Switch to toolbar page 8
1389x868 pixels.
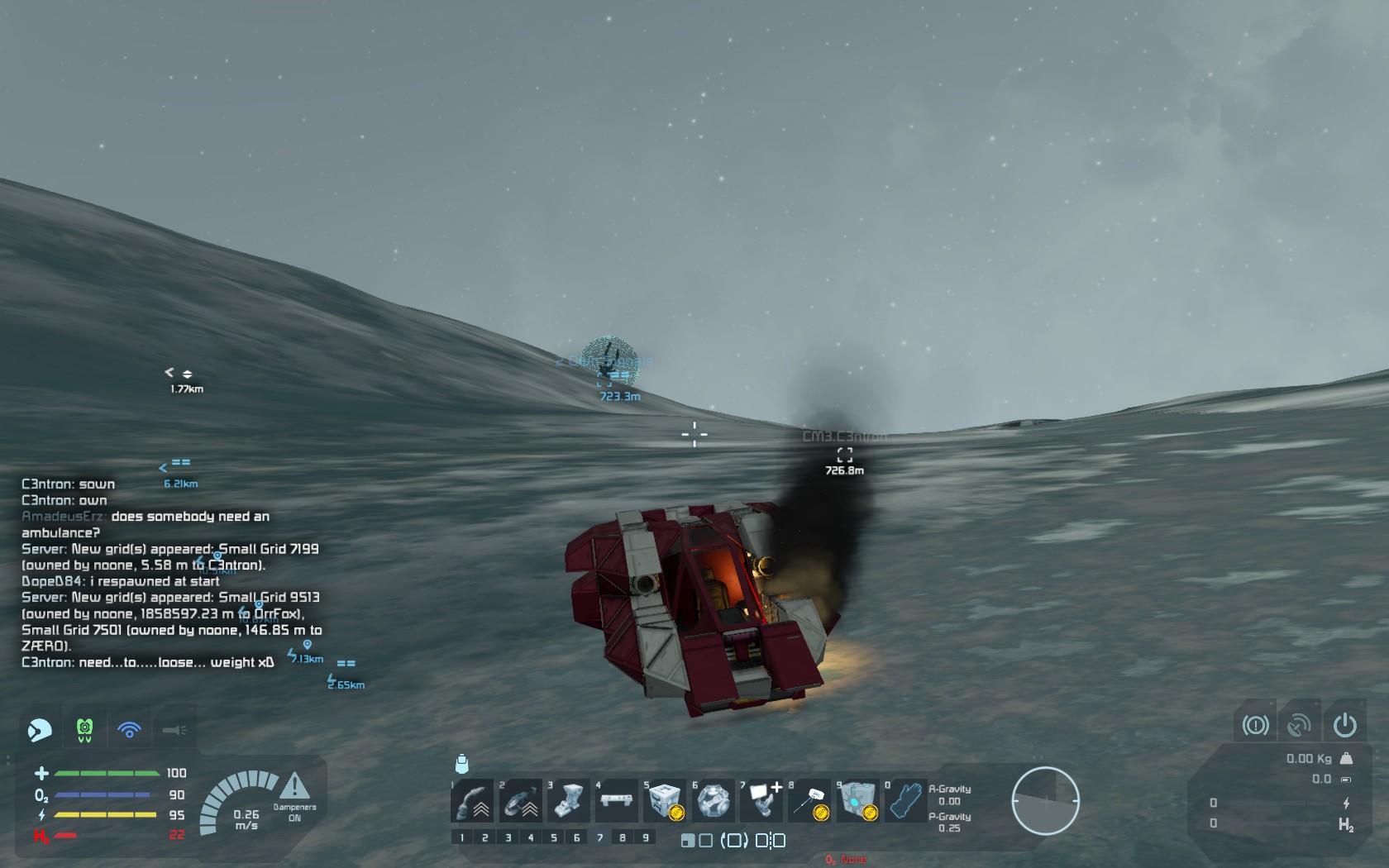pyautogui.click(x=623, y=837)
